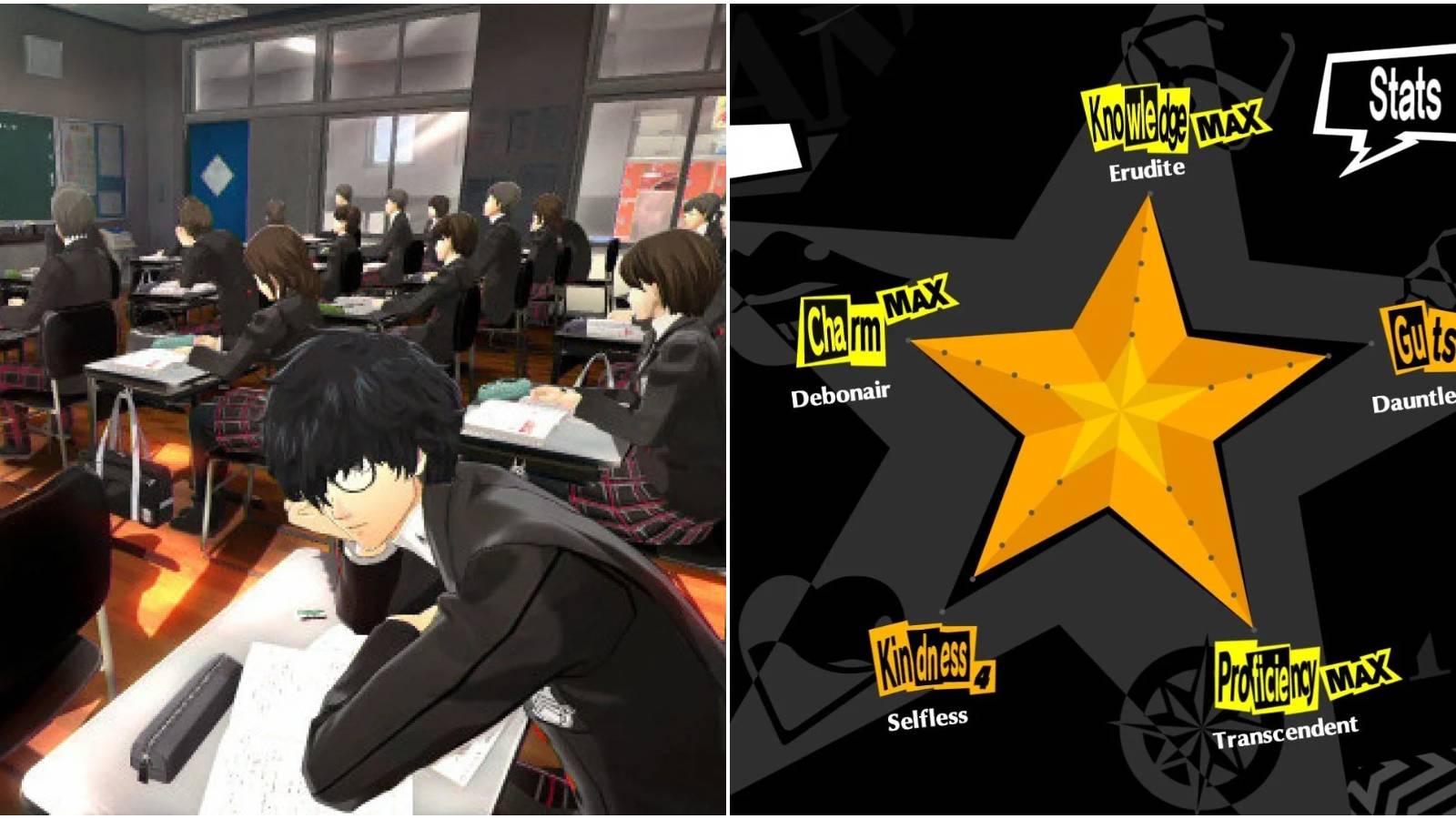Click the center of the gold star graph
Screen dimensions: 1456x819
click(1119, 409)
